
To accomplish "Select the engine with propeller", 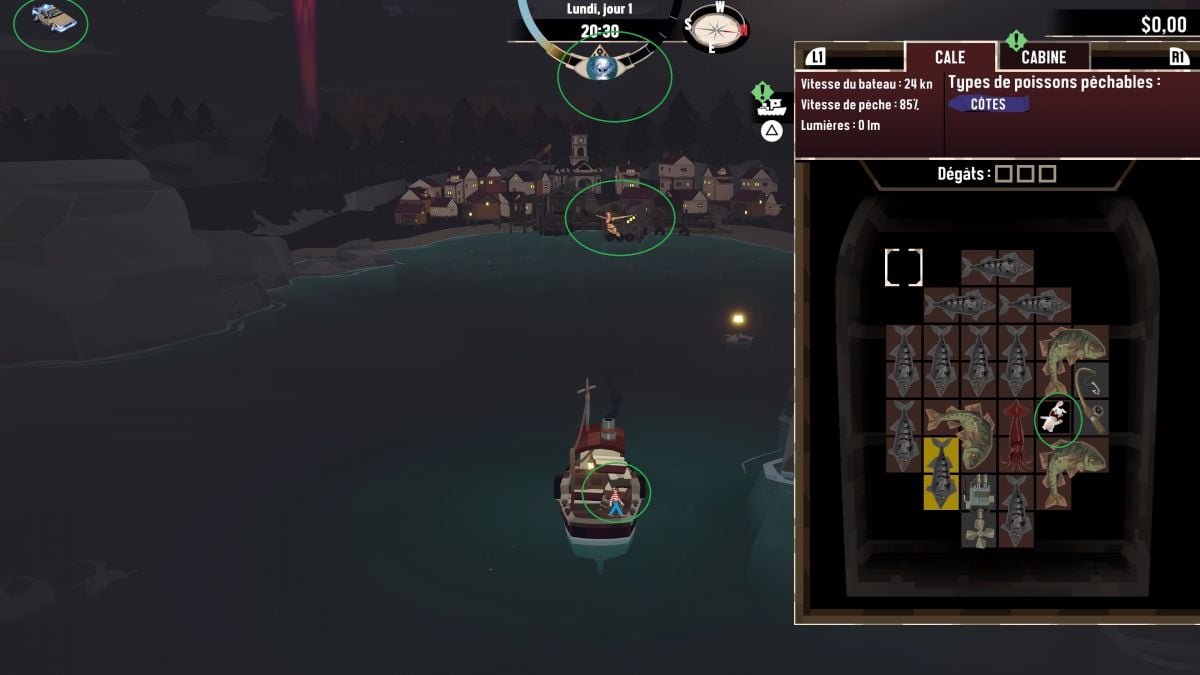I will pos(977,510).
